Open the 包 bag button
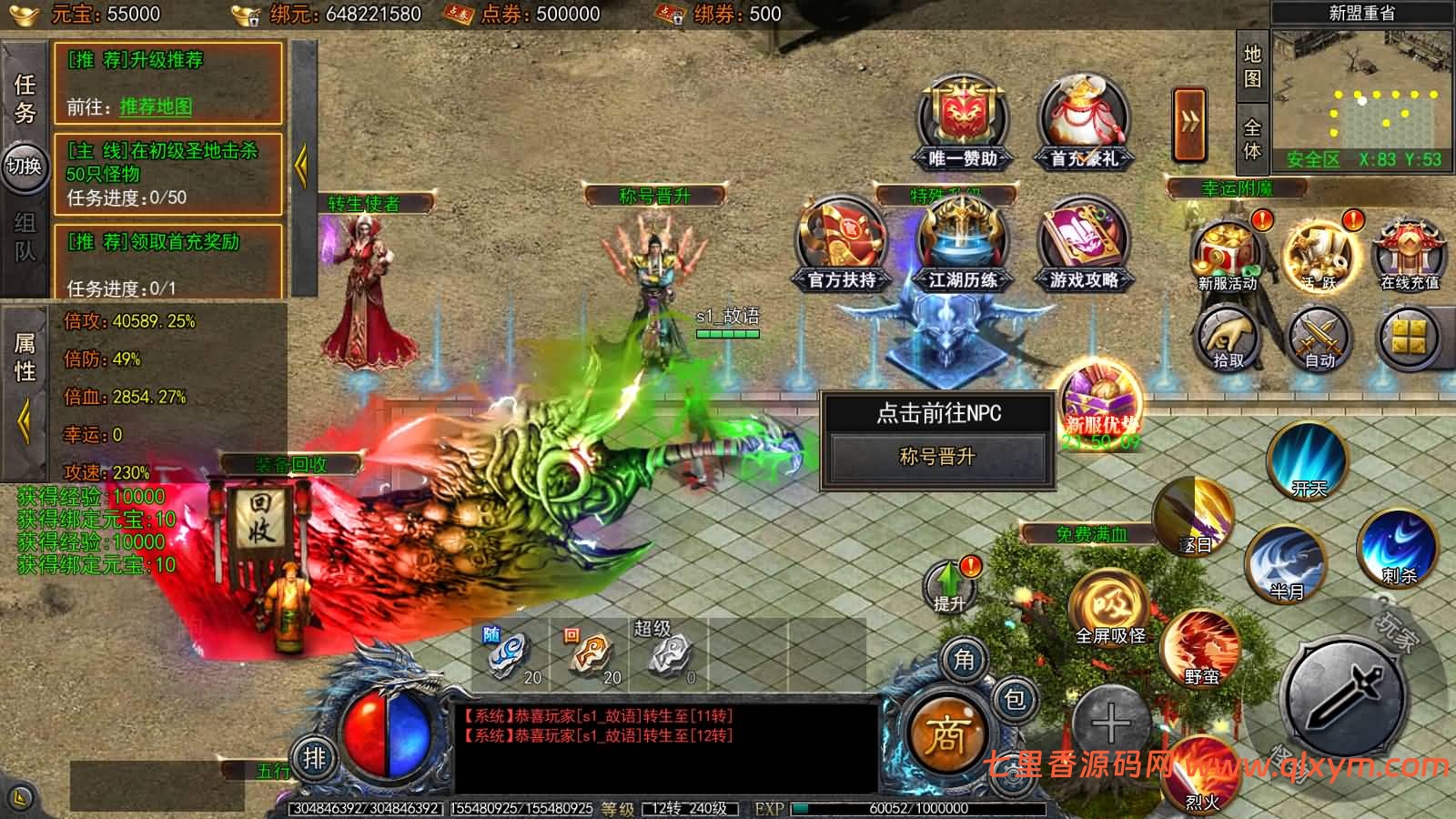 [x=1014, y=699]
